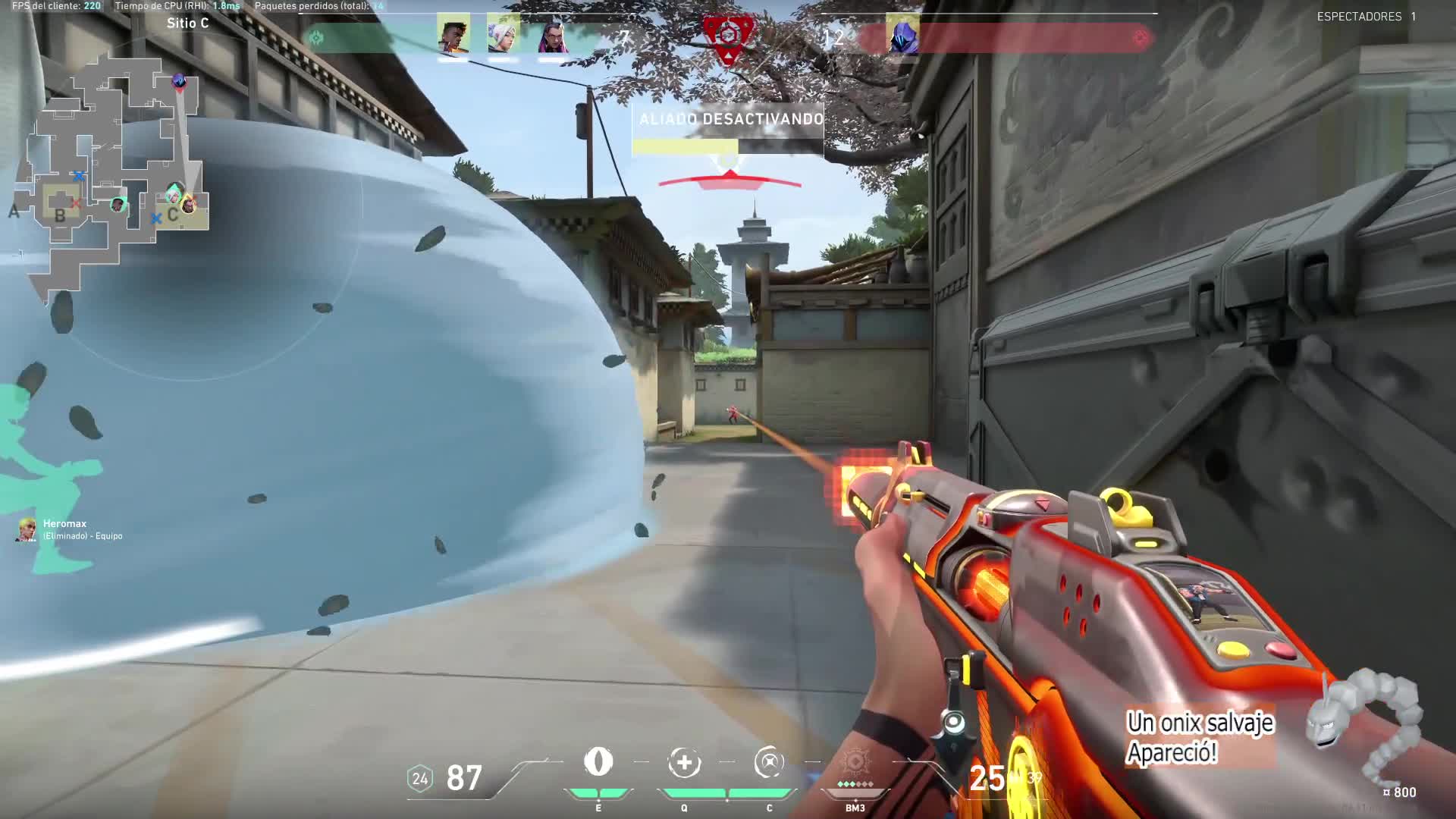
Task: Select the purple enemy marker on the minimap
Action: [179, 80]
